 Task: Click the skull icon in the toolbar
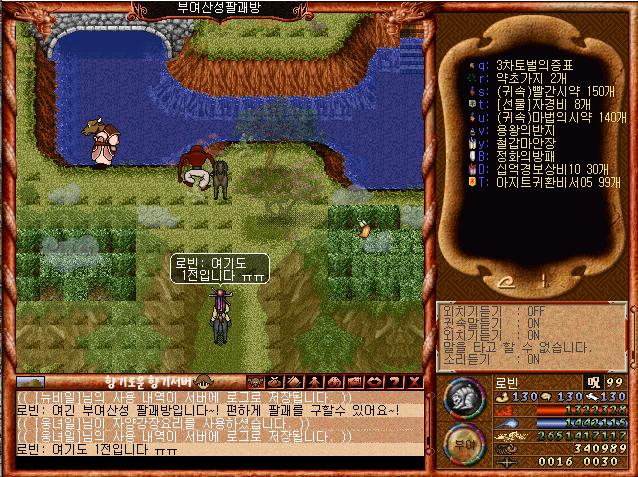click(x=257, y=381)
